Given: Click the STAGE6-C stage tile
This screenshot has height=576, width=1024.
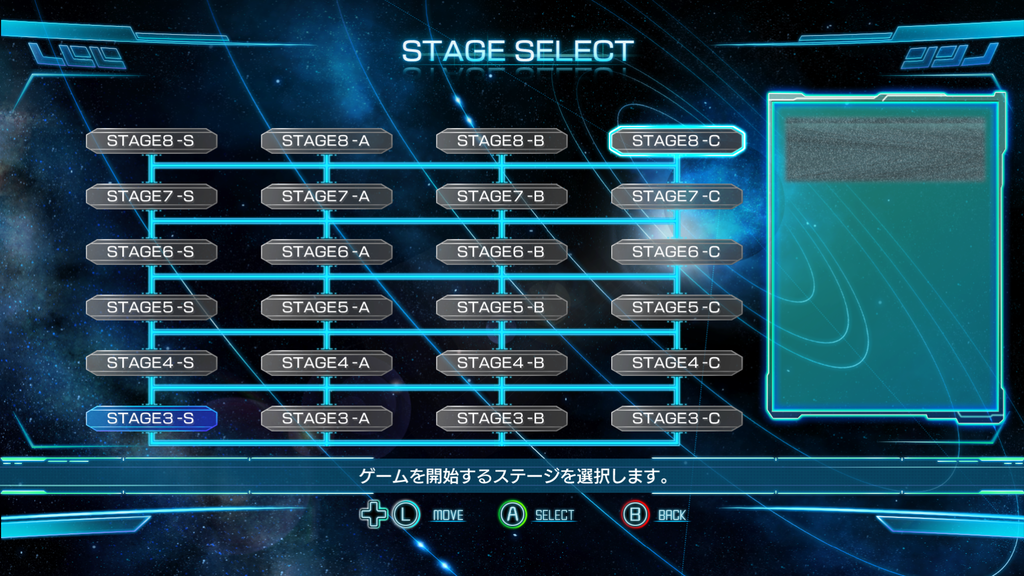Looking at the screenshot, I should pyautogui.click(x=677, y=252).
